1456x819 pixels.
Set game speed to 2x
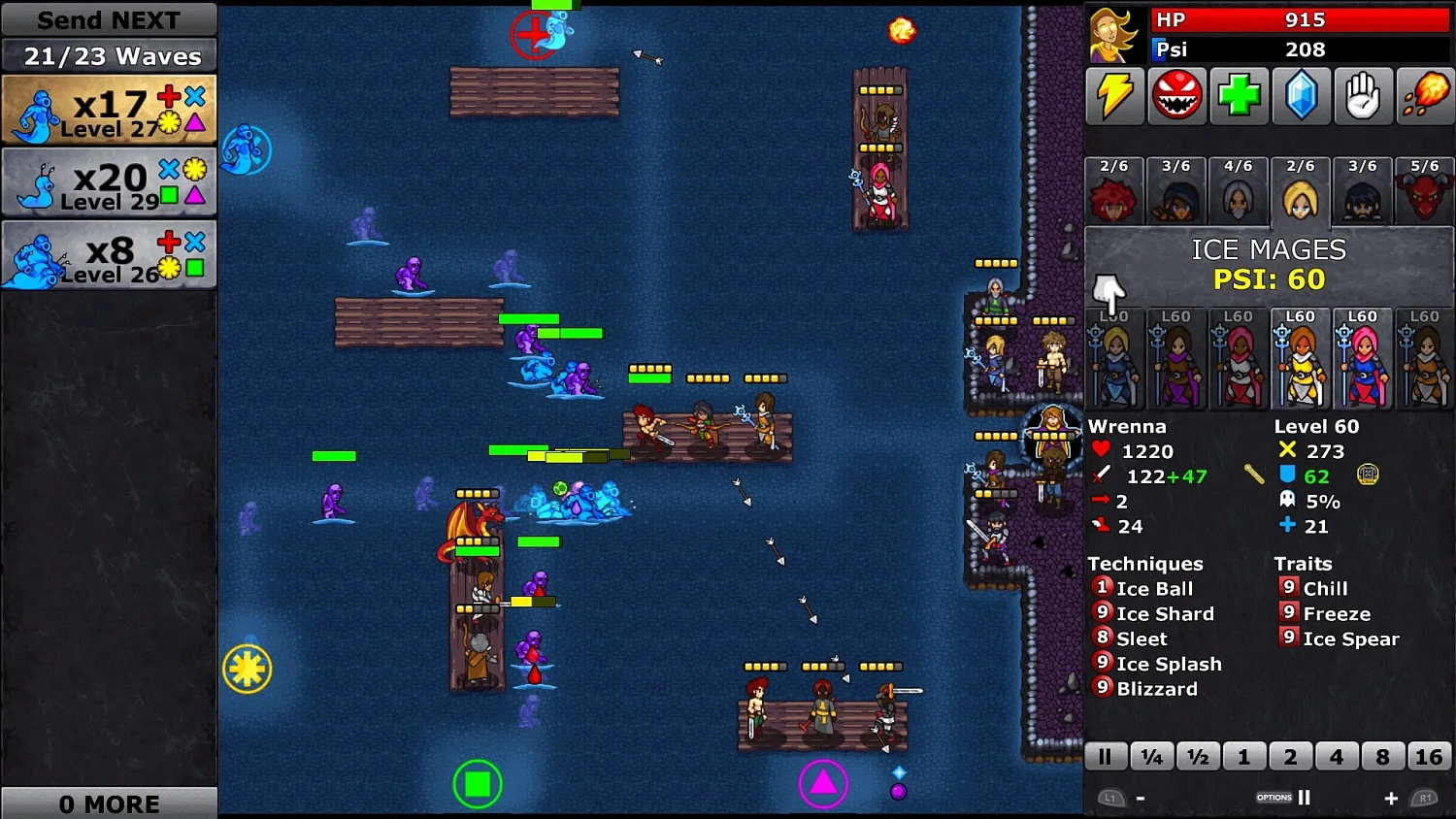1291,756
